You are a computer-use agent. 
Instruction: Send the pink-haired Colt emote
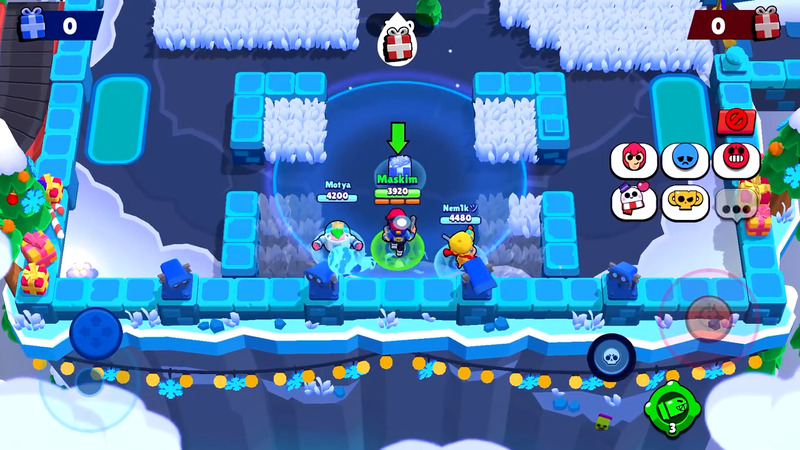(636, 160)
